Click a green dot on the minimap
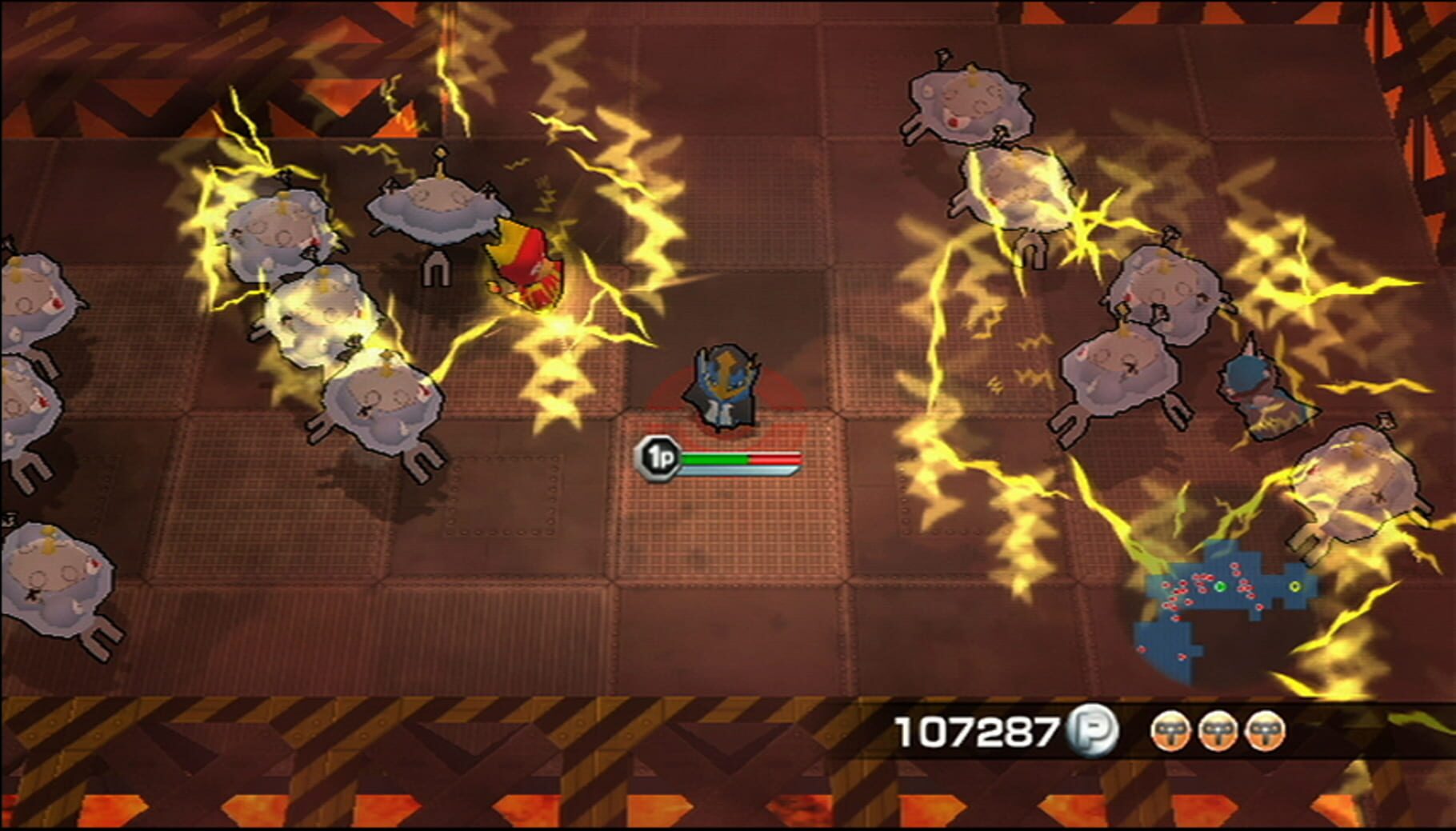Viewport: 1456px width, 831px height. 1222,586
